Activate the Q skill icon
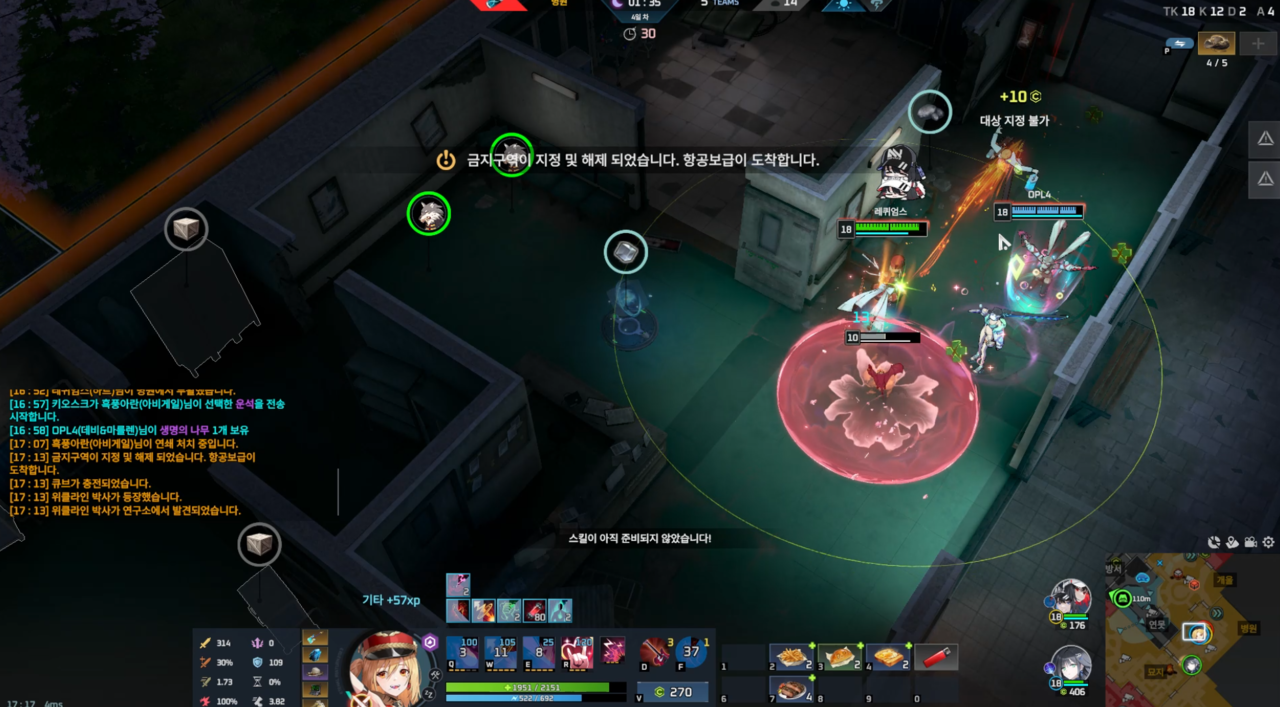The image size is (1280, 707). (x=462, y=652)
